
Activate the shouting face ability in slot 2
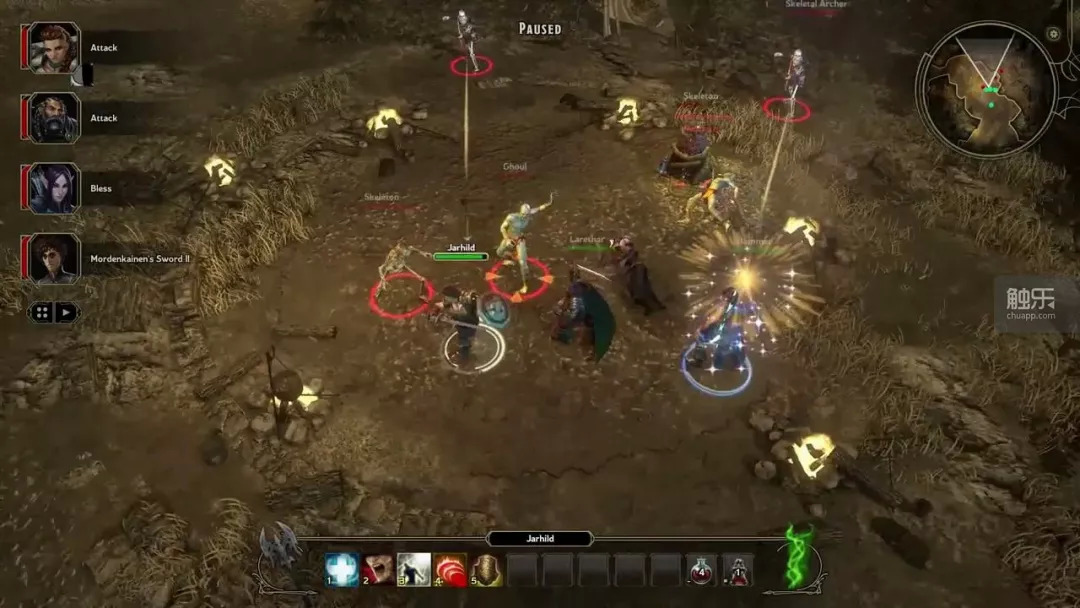(x=378, y=570)
